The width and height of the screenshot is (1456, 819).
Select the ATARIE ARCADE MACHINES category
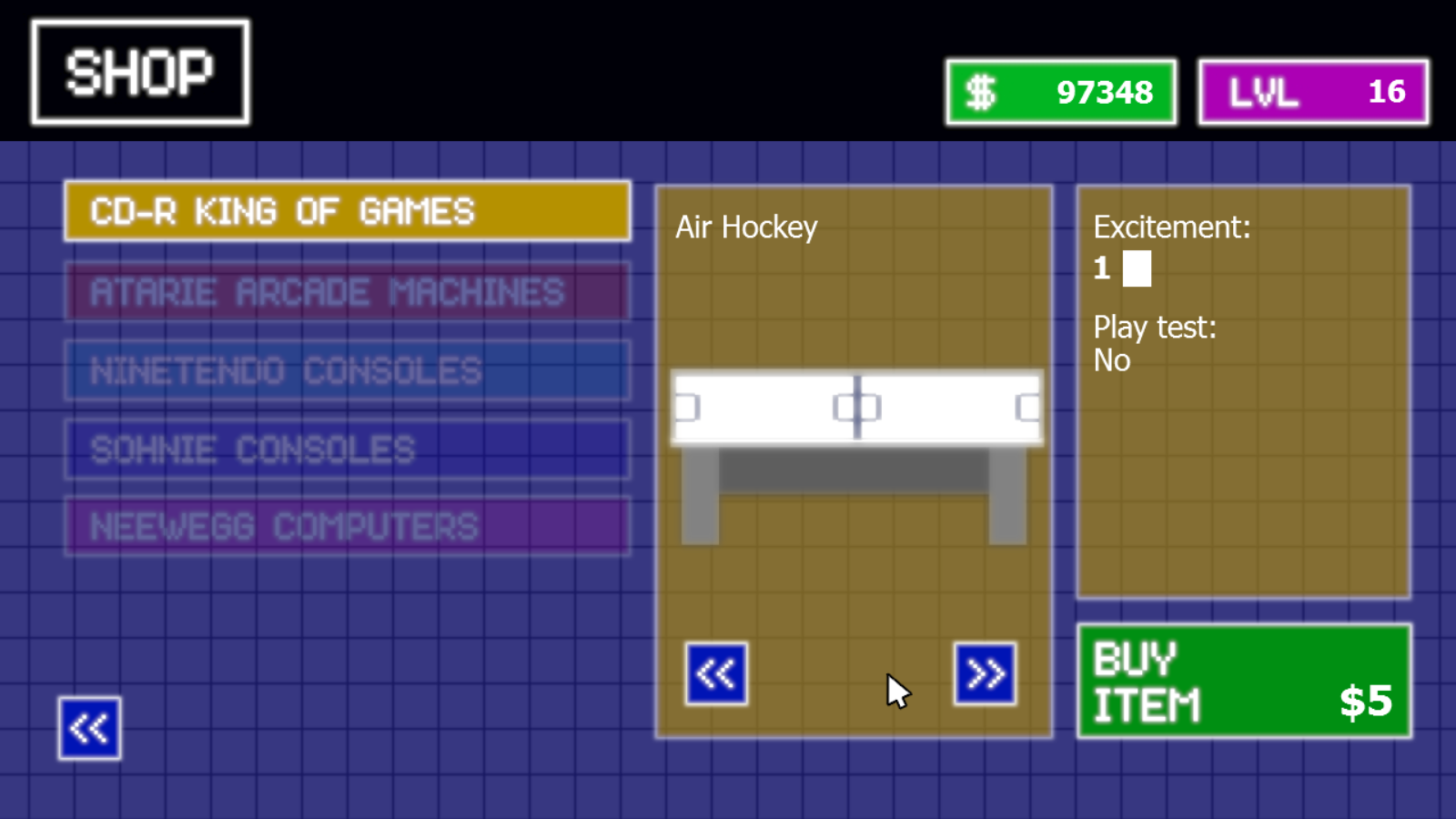tap(347, 292)
